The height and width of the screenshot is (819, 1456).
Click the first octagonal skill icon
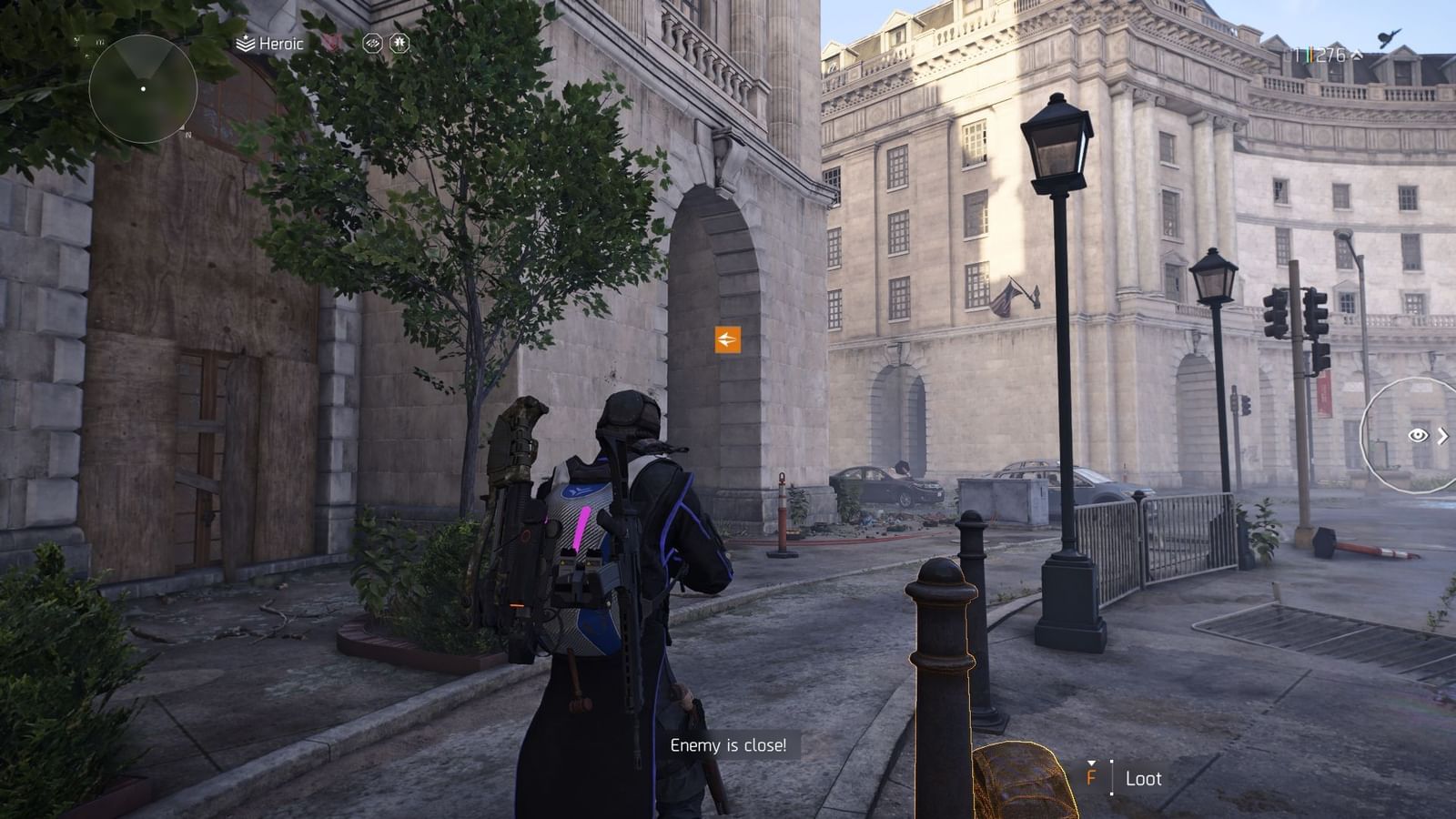coord(372,43)
